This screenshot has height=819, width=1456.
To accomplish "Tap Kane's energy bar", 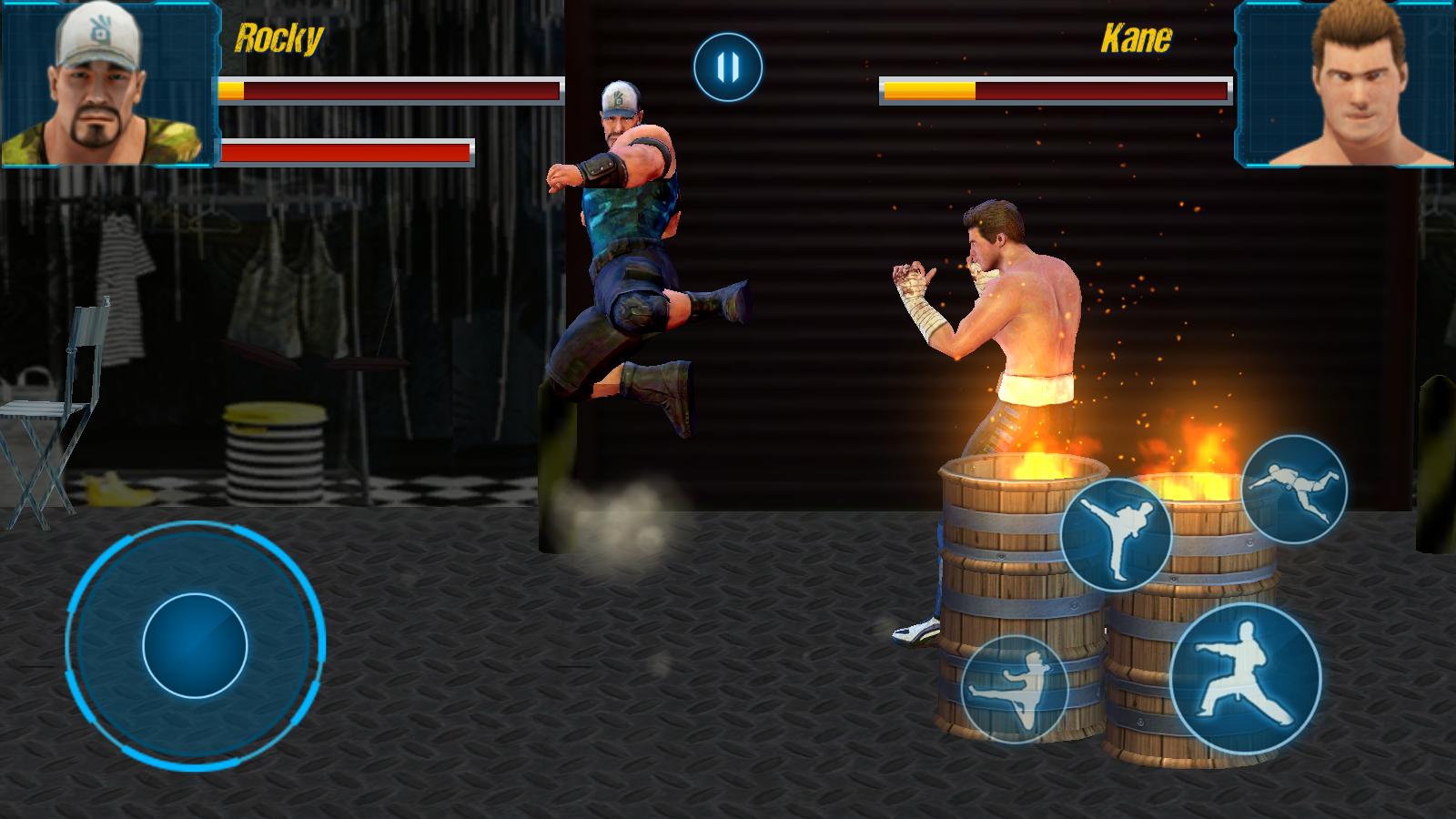I will pyautogui.click(x=1051, y=91).
